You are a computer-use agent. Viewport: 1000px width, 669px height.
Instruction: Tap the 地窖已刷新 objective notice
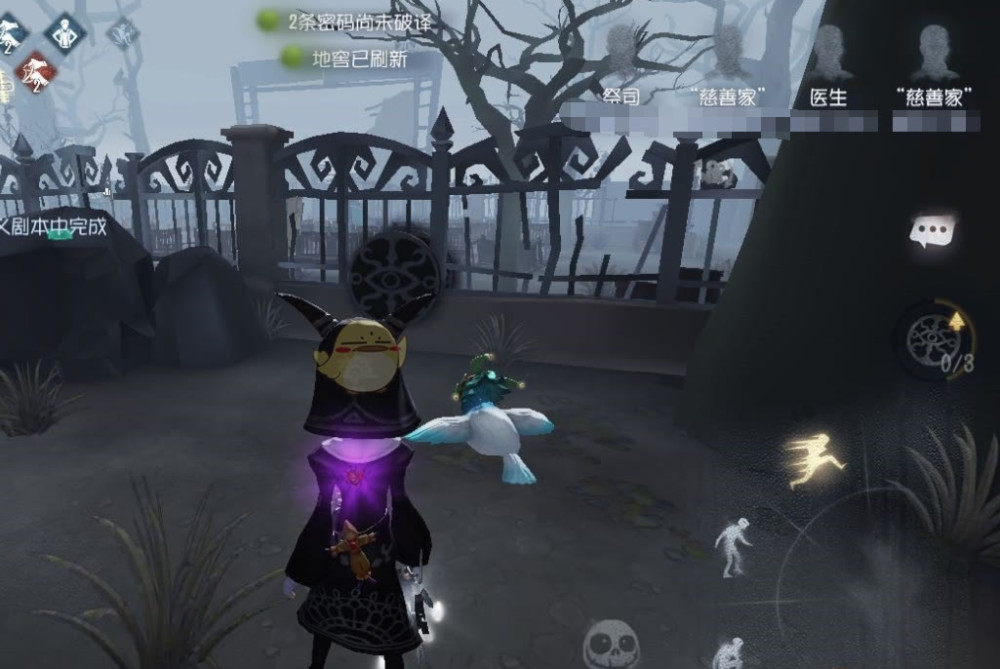click(346, 59)
